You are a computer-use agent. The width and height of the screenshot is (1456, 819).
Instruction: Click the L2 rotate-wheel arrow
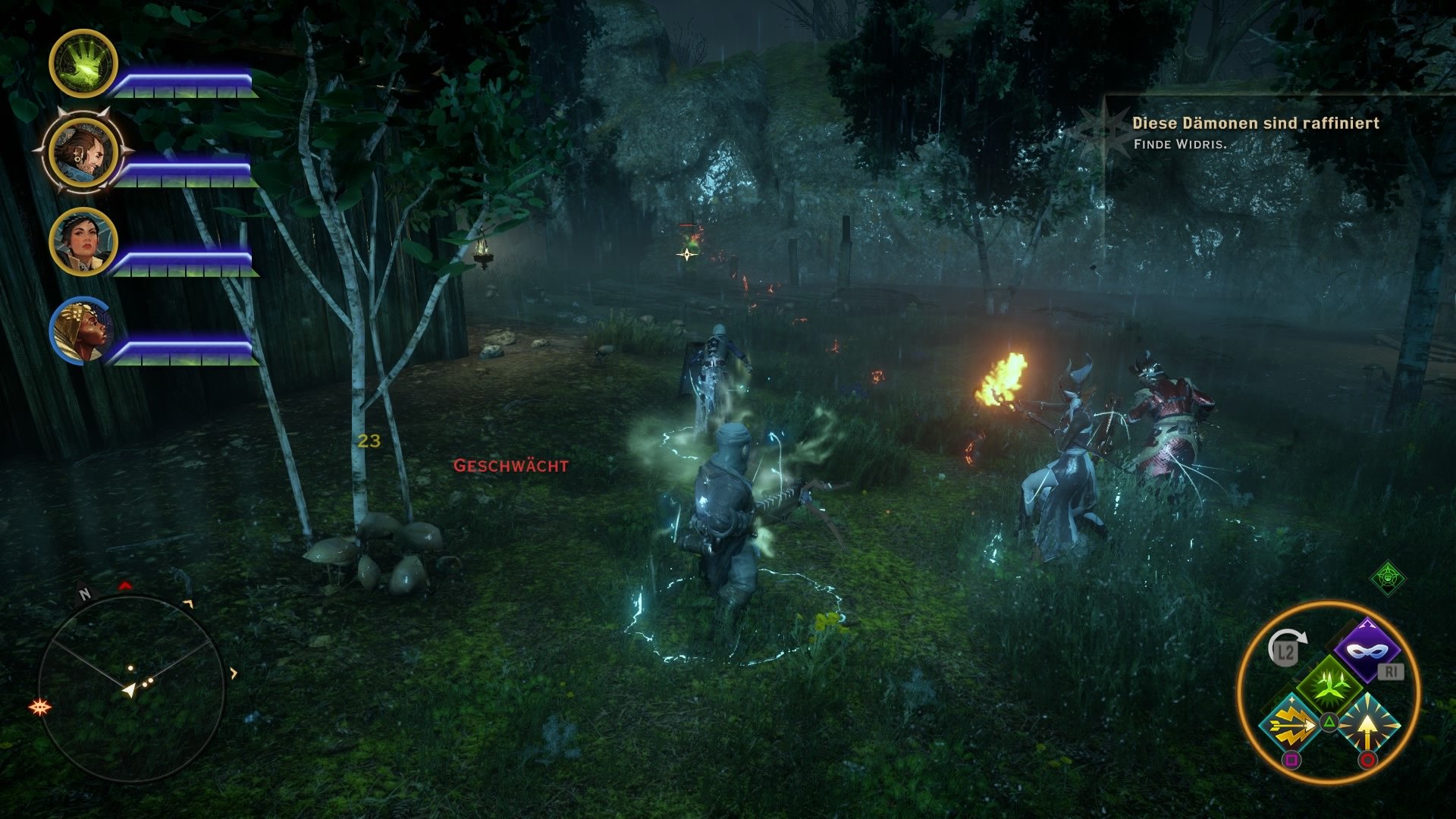click(x=1287, y=648)
